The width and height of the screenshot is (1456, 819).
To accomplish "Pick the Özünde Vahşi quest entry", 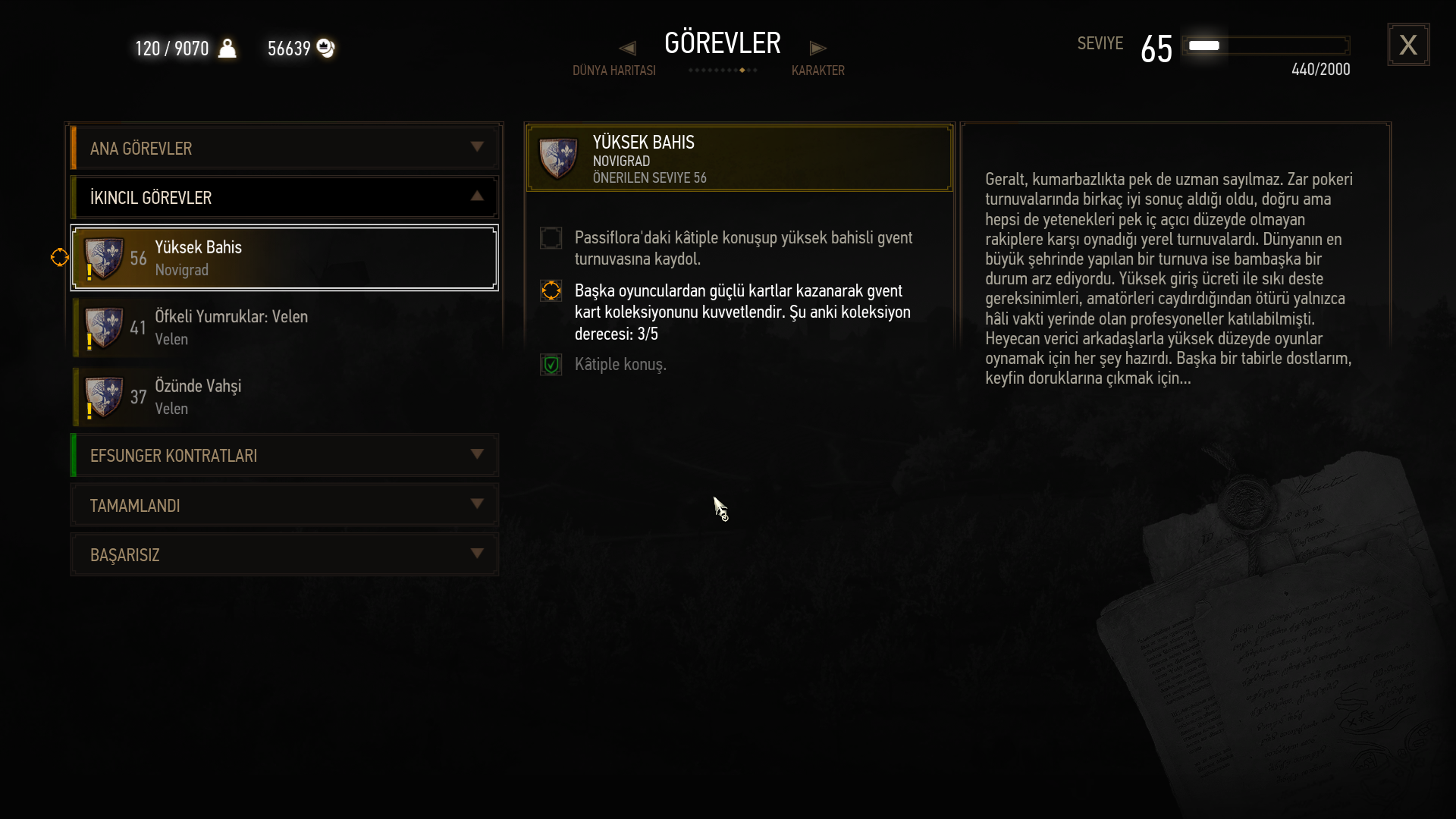I will (x=284, y=397).
